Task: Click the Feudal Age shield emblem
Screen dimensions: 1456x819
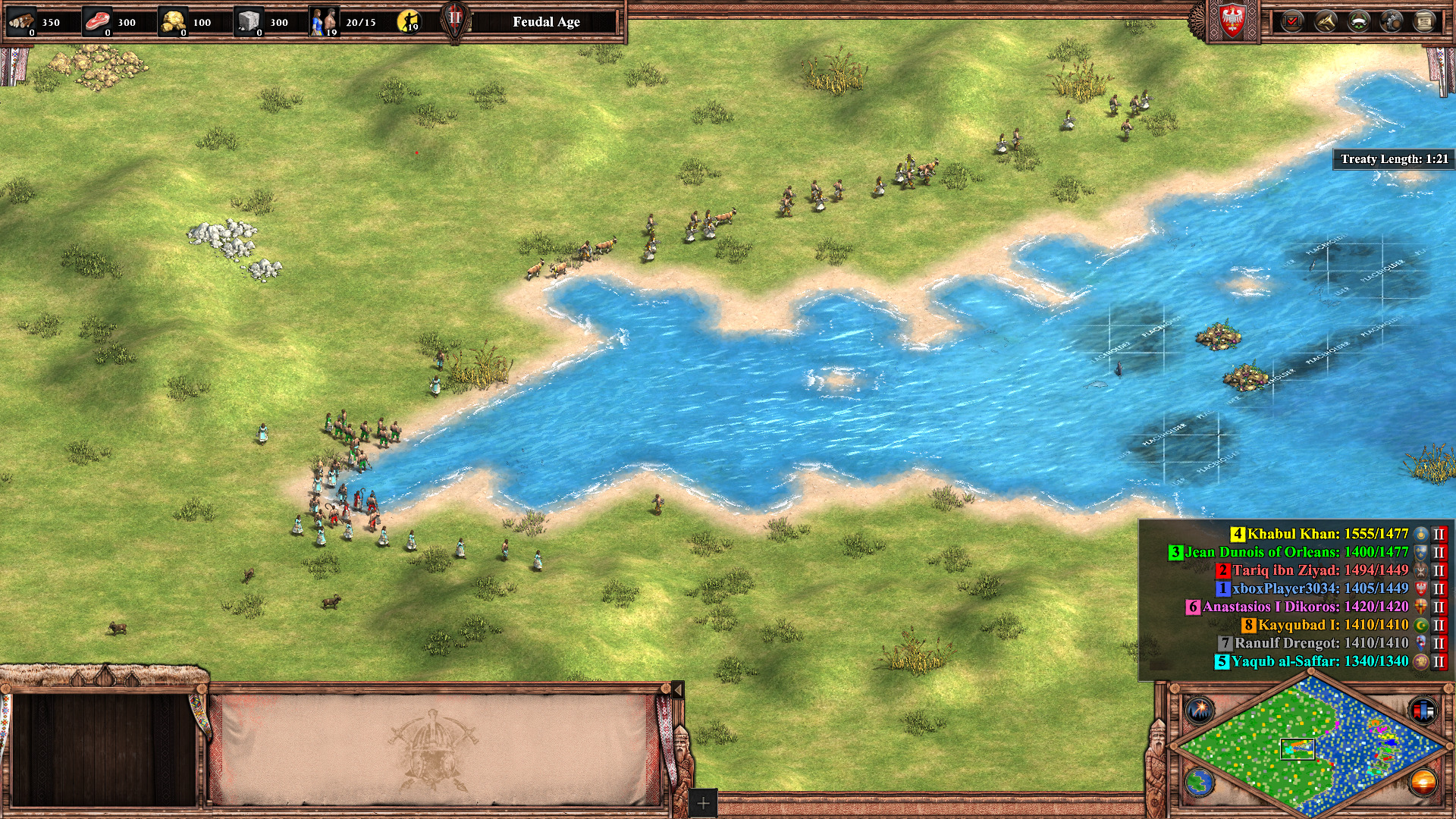Action: 455,20
